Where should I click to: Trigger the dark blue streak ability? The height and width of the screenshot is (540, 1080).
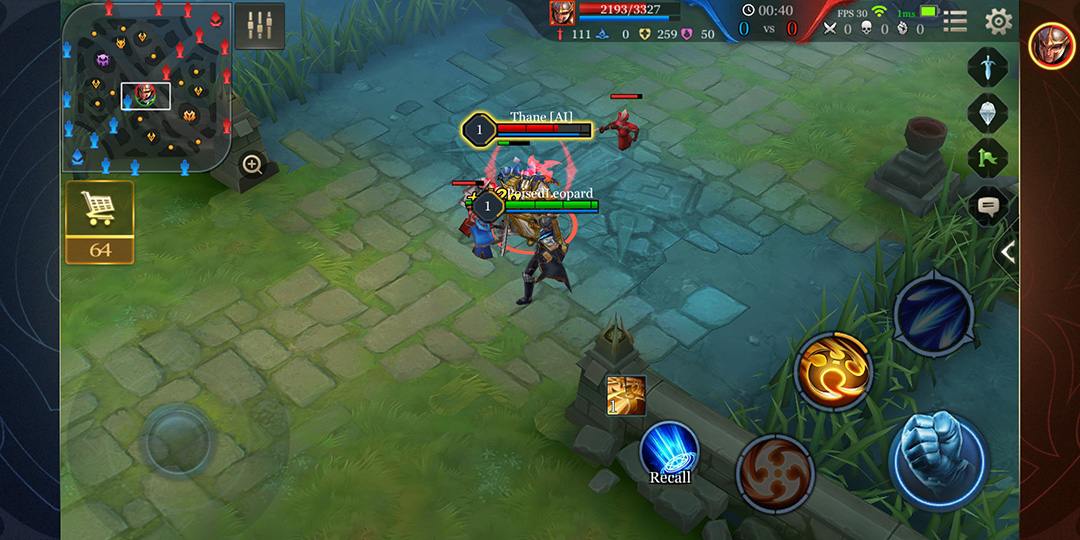(932, 313)
